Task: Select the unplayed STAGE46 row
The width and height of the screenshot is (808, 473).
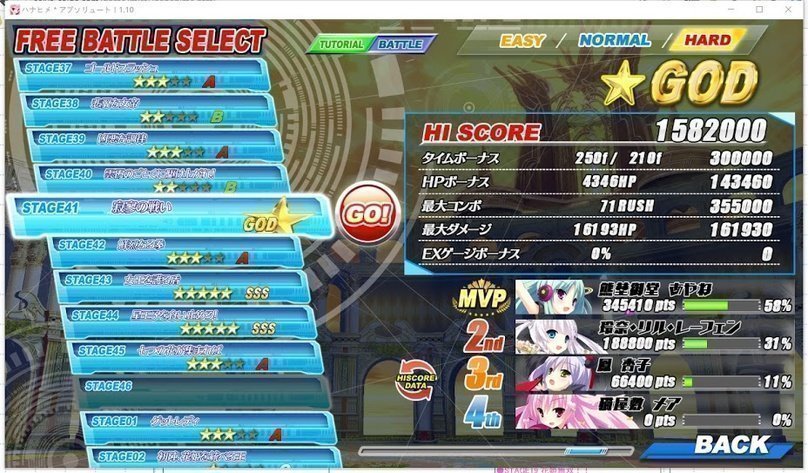Action: pyautogui.click(x=195, y=387)
